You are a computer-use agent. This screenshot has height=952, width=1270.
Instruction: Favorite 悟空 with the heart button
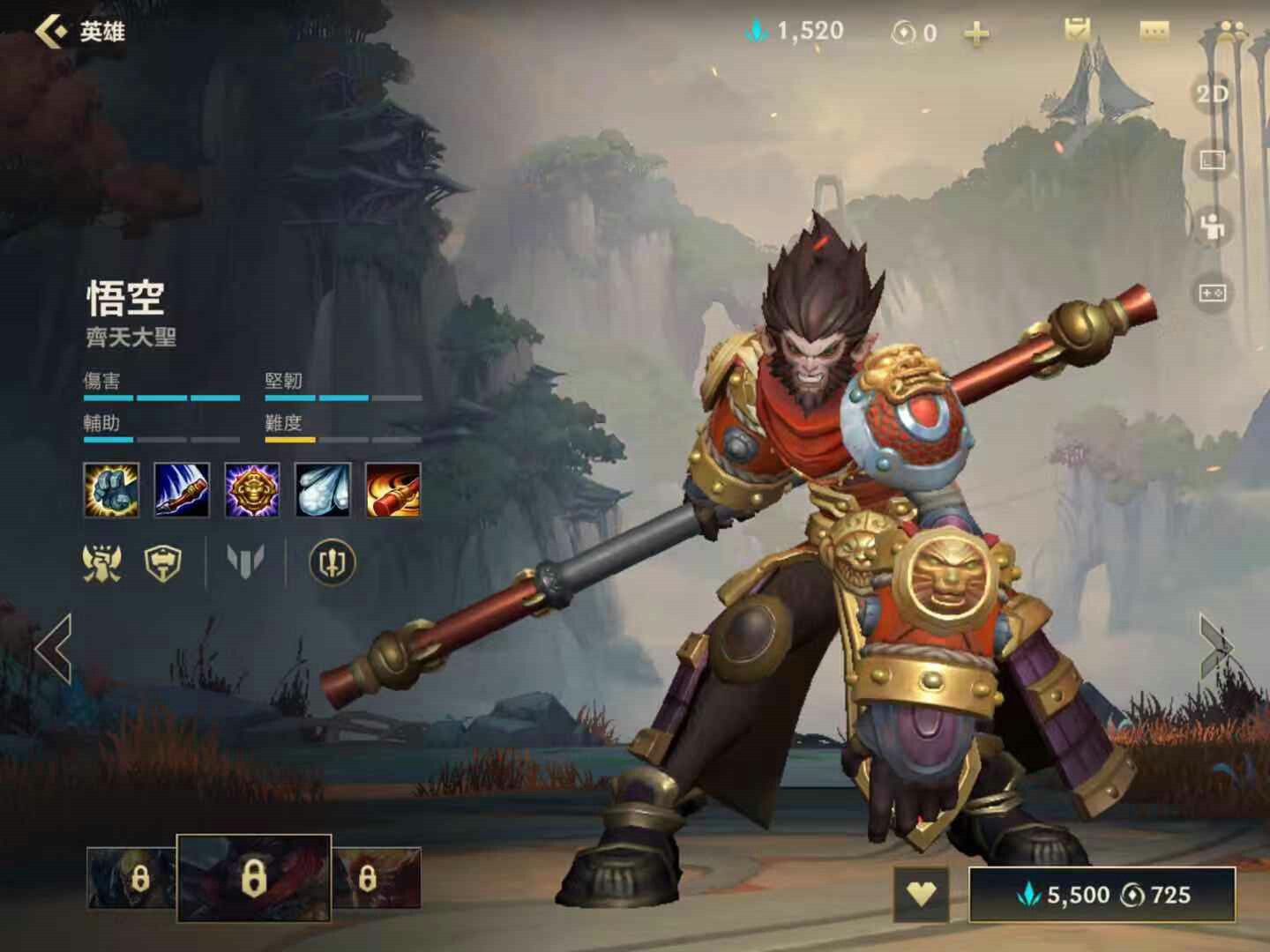point(921,895)
